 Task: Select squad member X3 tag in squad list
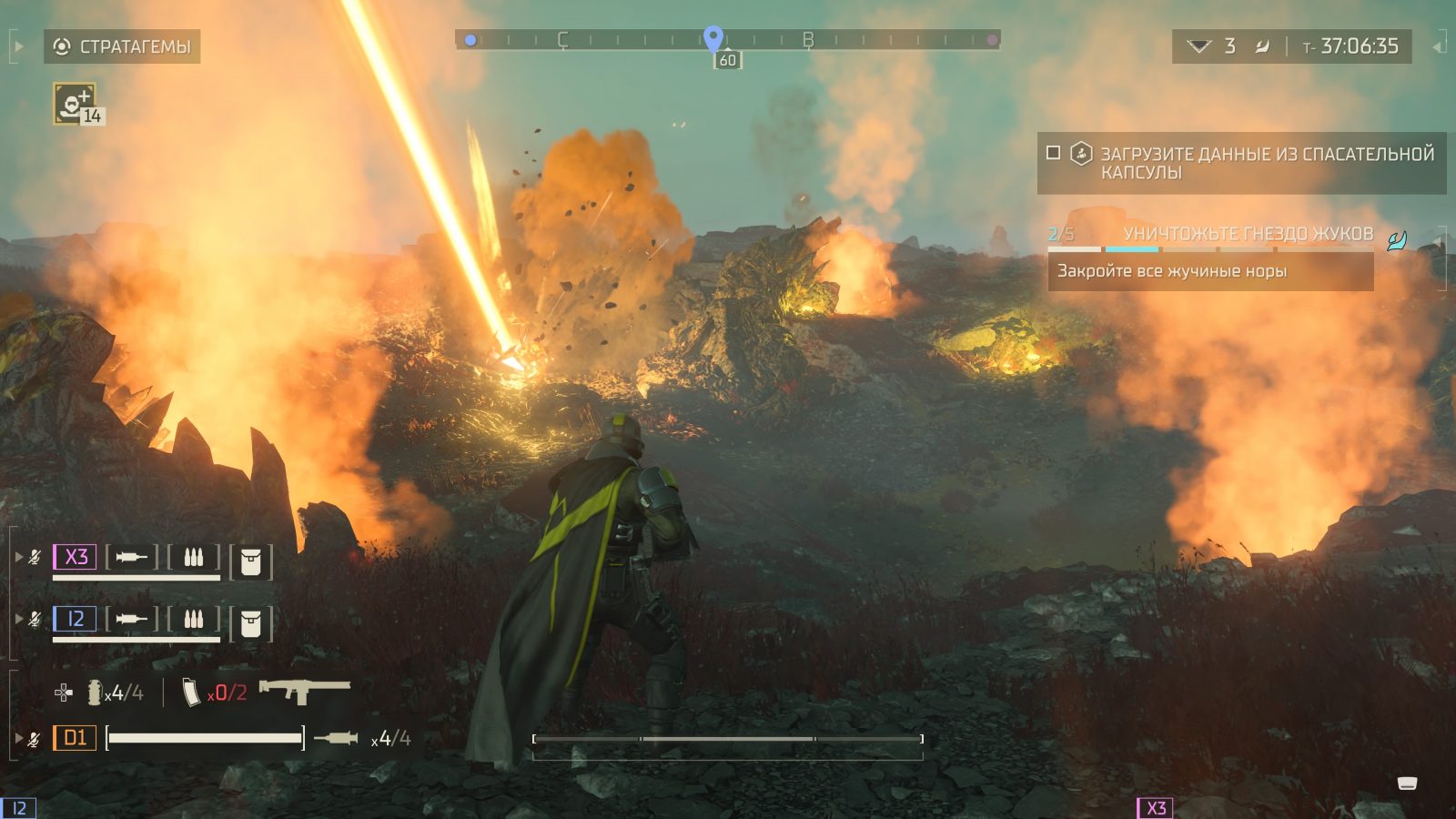click(75, 557)
